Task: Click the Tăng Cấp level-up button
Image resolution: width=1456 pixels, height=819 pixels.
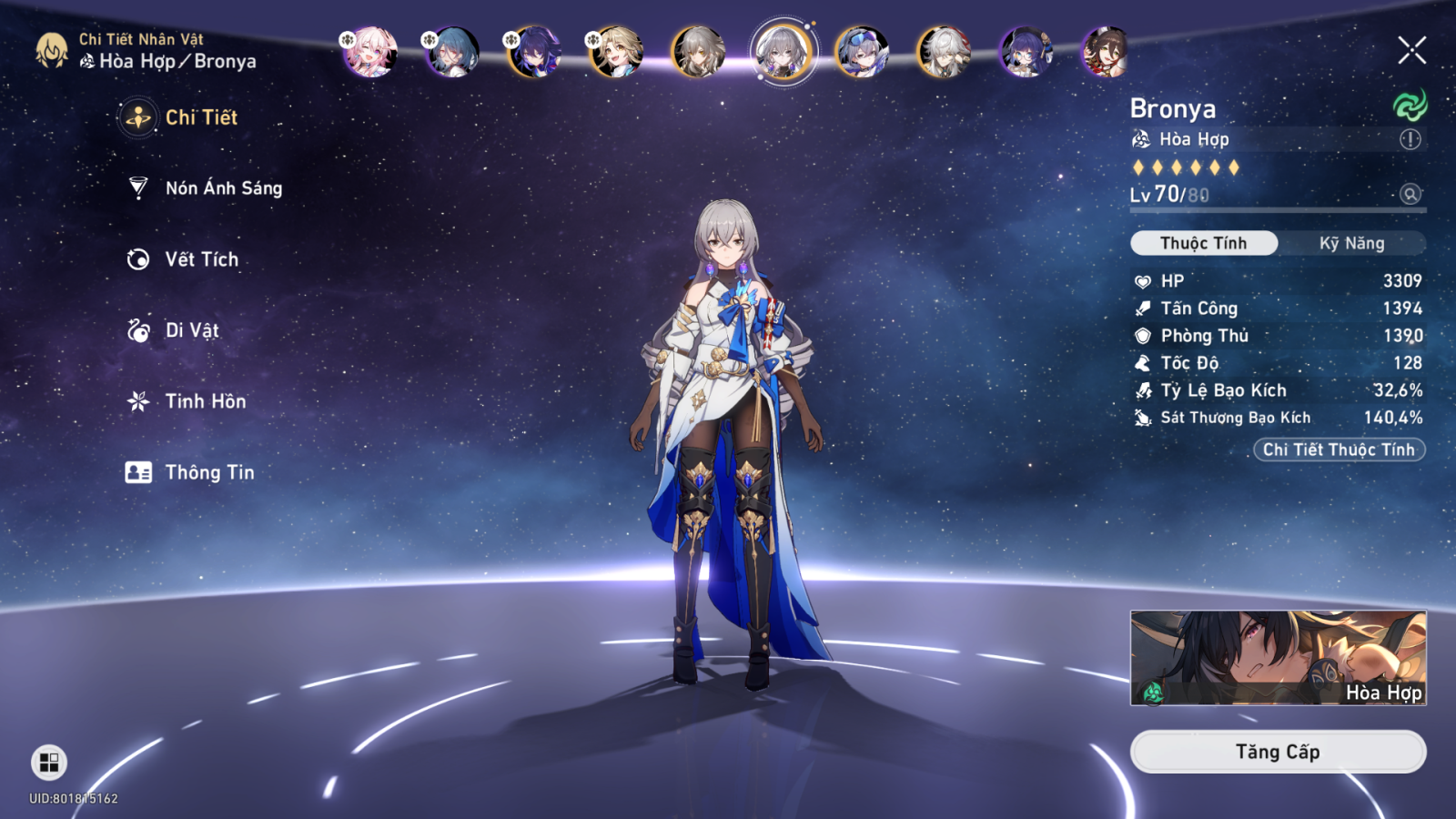Action: [1278, 752]
